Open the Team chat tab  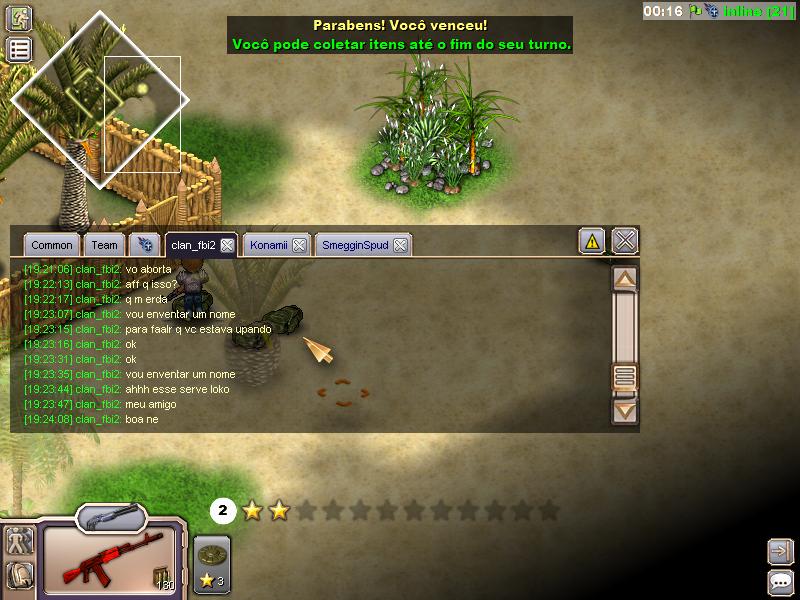click(x=104, y=245)
